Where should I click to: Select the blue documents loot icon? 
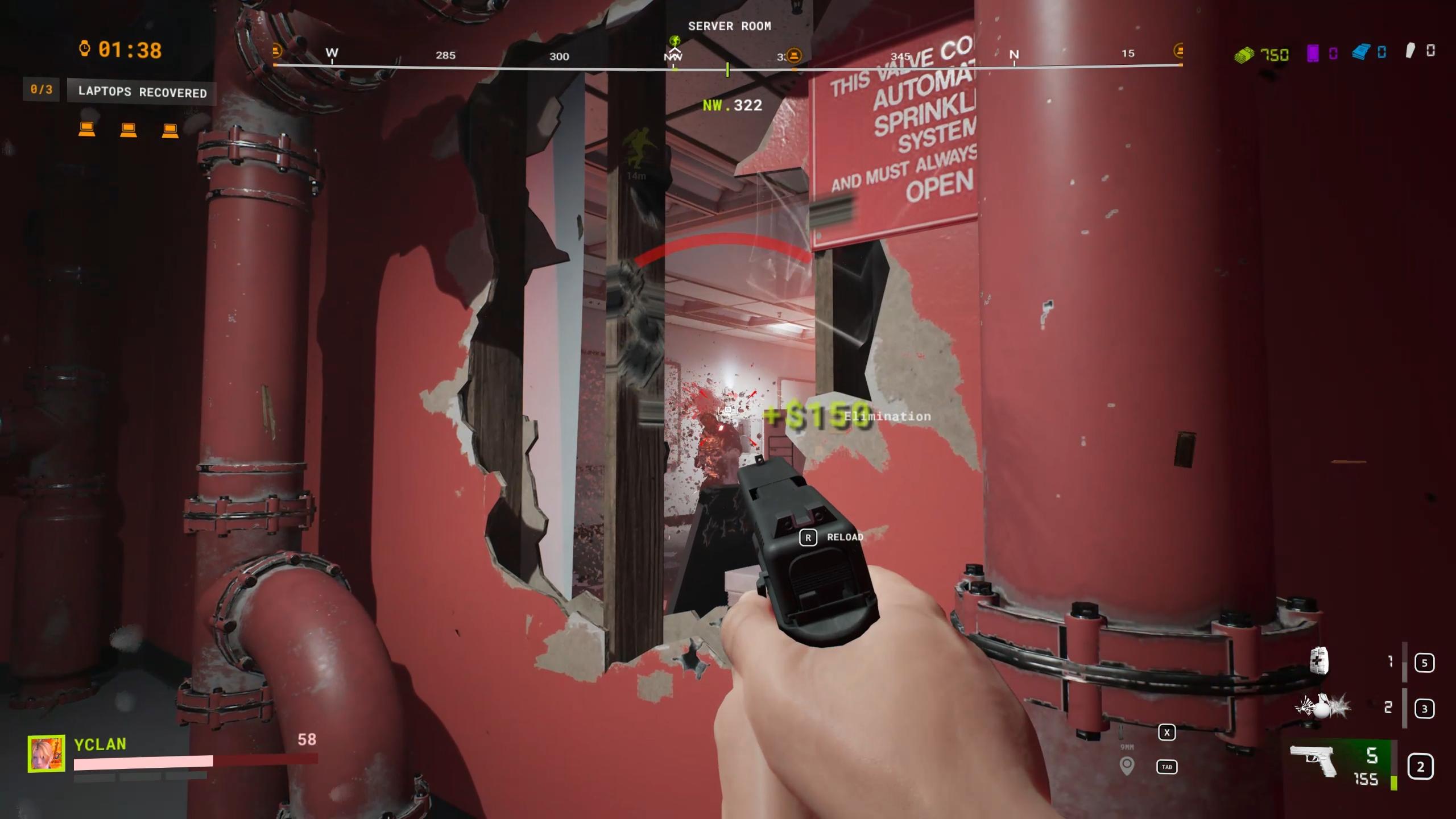(x=1361, y=53)
